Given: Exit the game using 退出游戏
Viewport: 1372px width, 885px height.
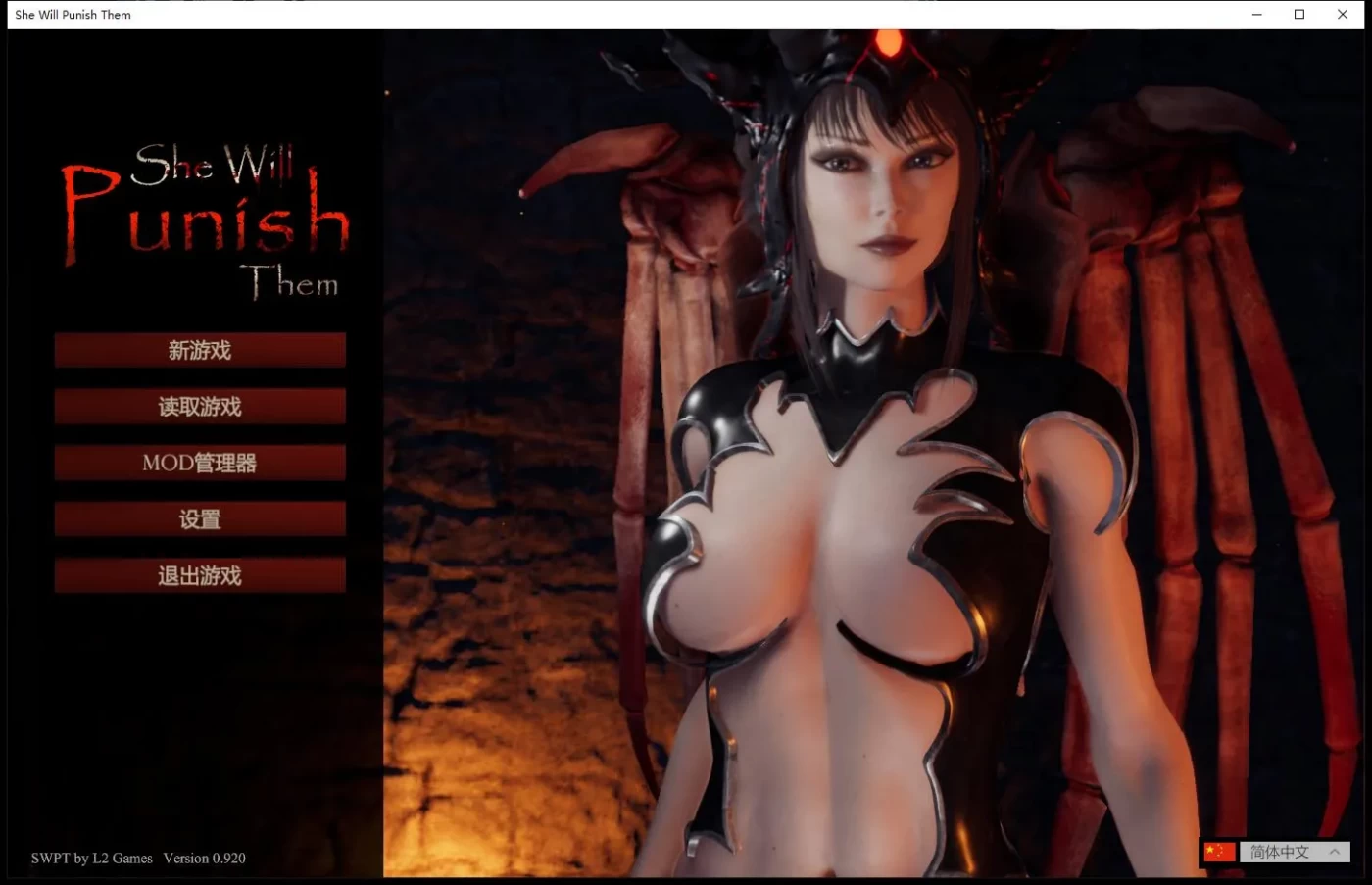Looking at the screenshot, I should [199, 575].
